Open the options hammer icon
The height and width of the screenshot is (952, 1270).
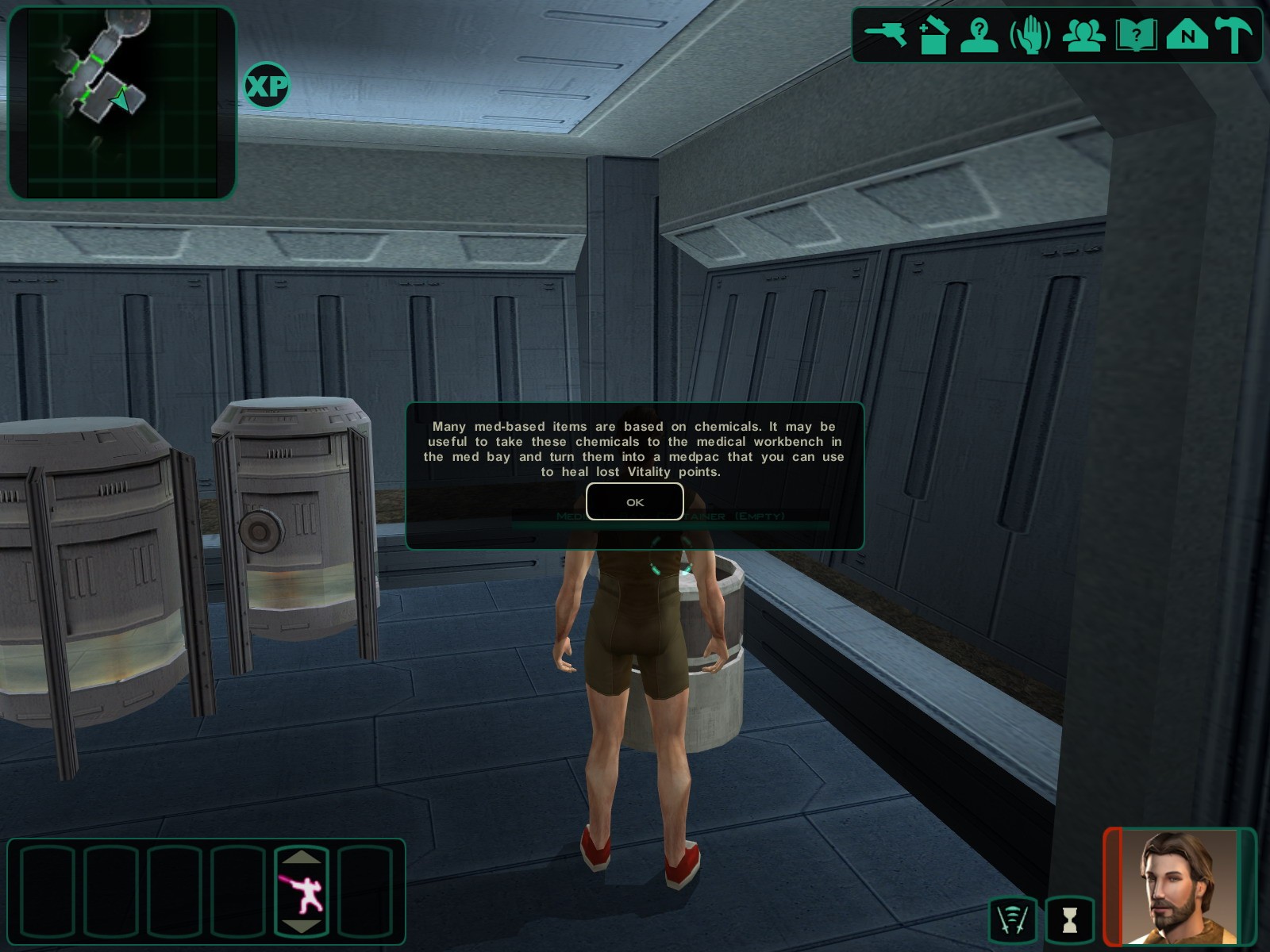click(x=1234, y=36)
